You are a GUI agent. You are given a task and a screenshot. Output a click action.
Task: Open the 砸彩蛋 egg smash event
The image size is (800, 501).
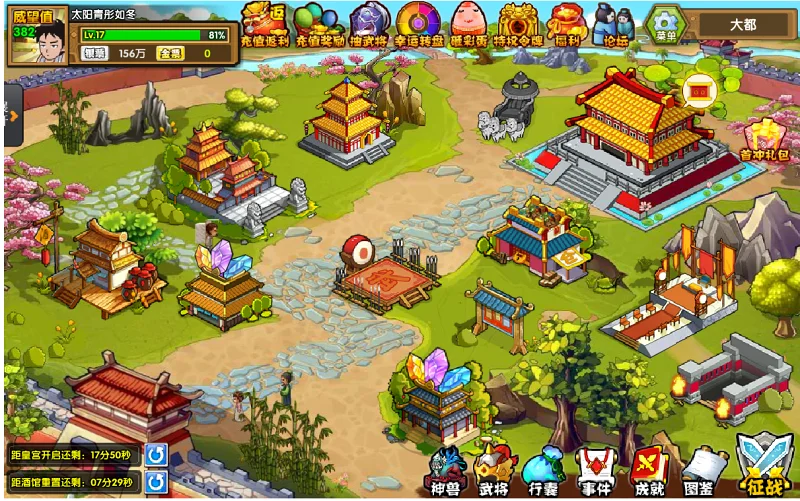click(468, 24)
